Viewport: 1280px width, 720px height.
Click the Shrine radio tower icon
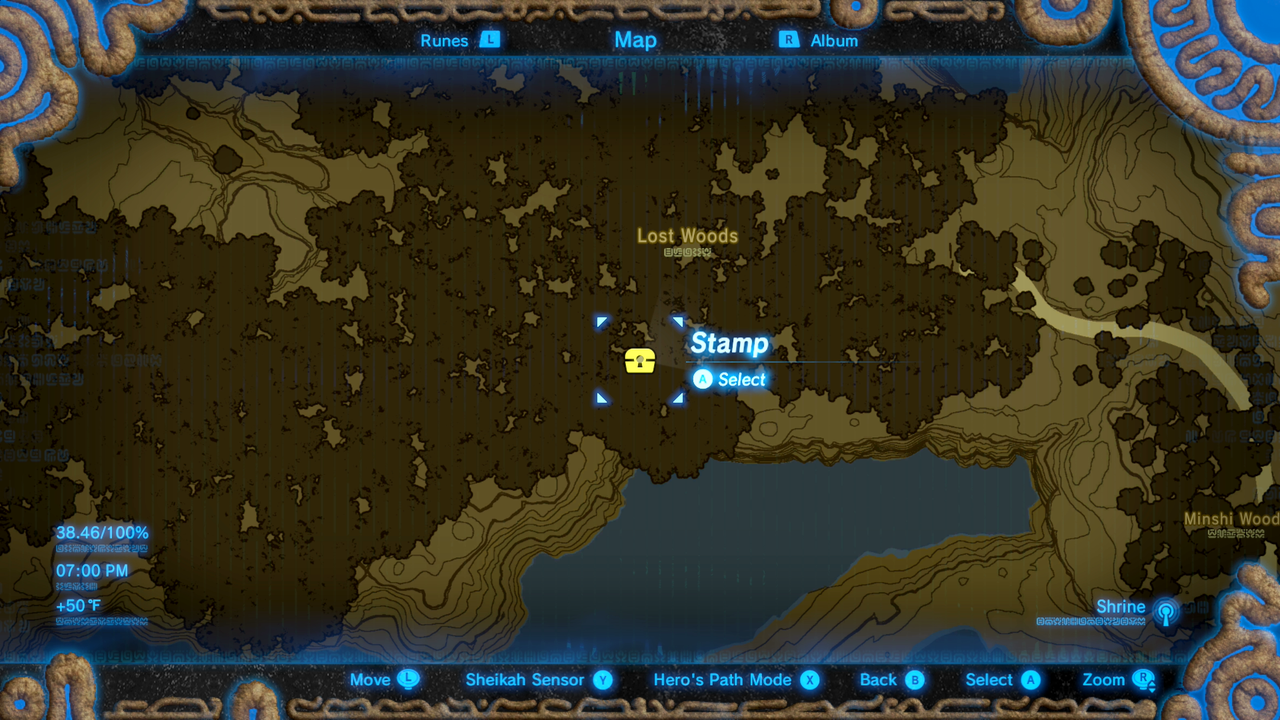1167,610
